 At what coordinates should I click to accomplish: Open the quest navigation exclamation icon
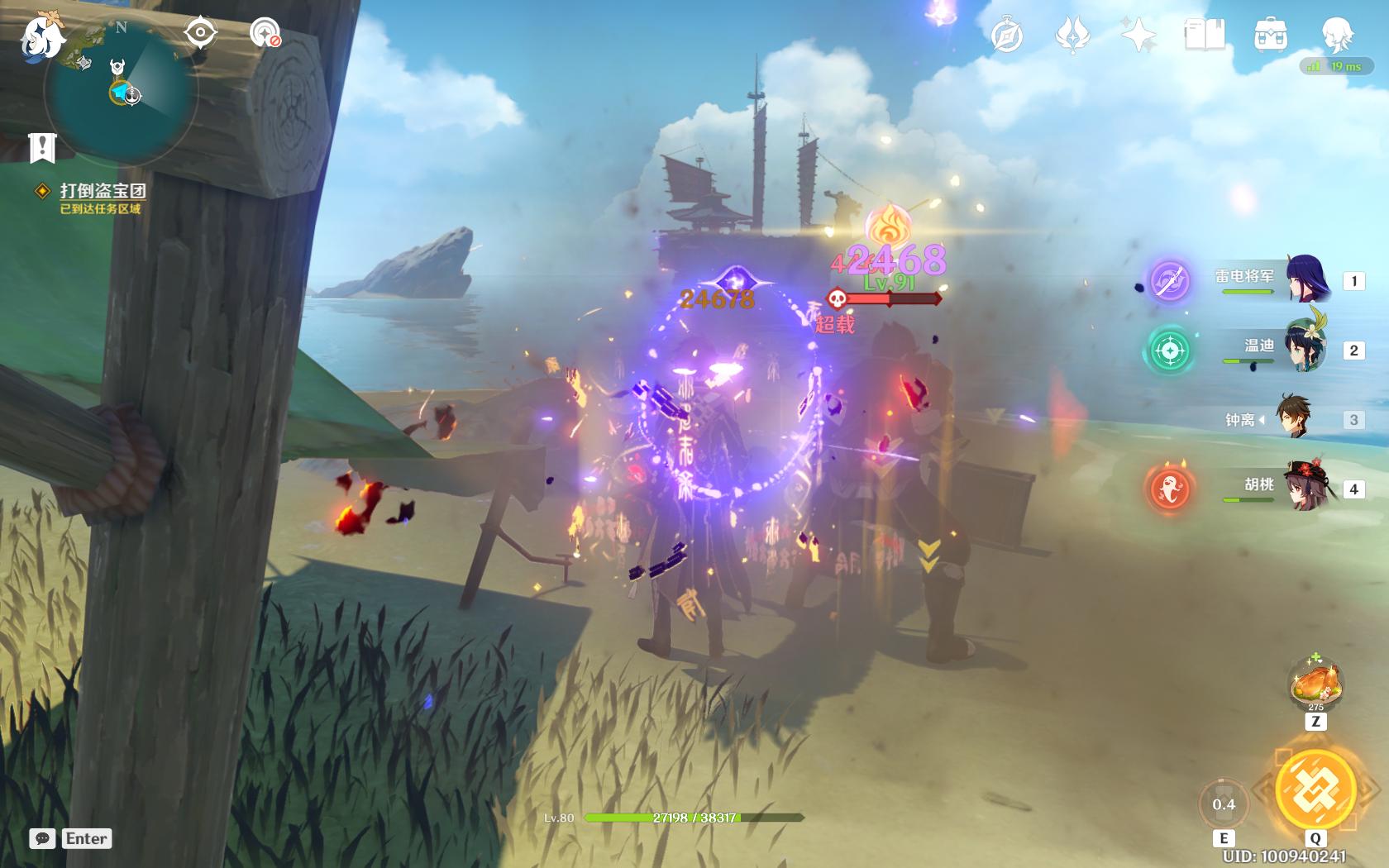click(x=41, y=148)
